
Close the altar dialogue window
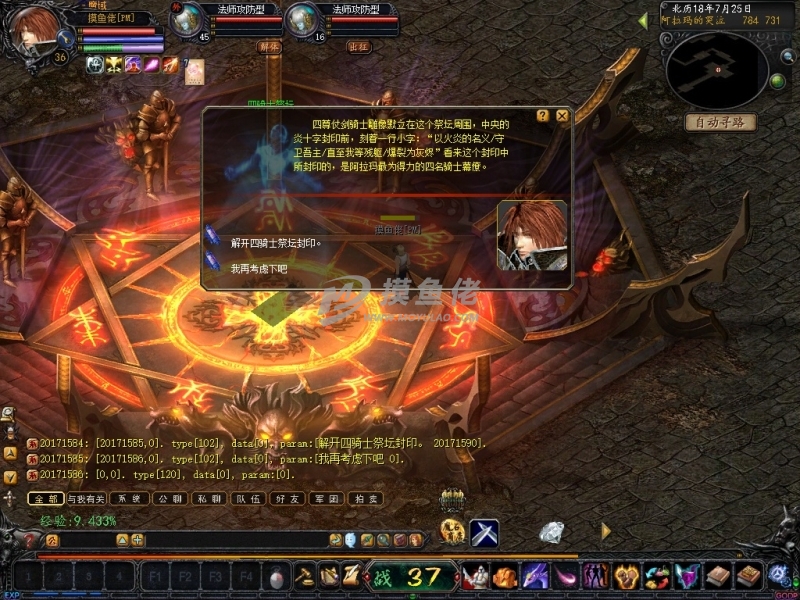point(562,116)
